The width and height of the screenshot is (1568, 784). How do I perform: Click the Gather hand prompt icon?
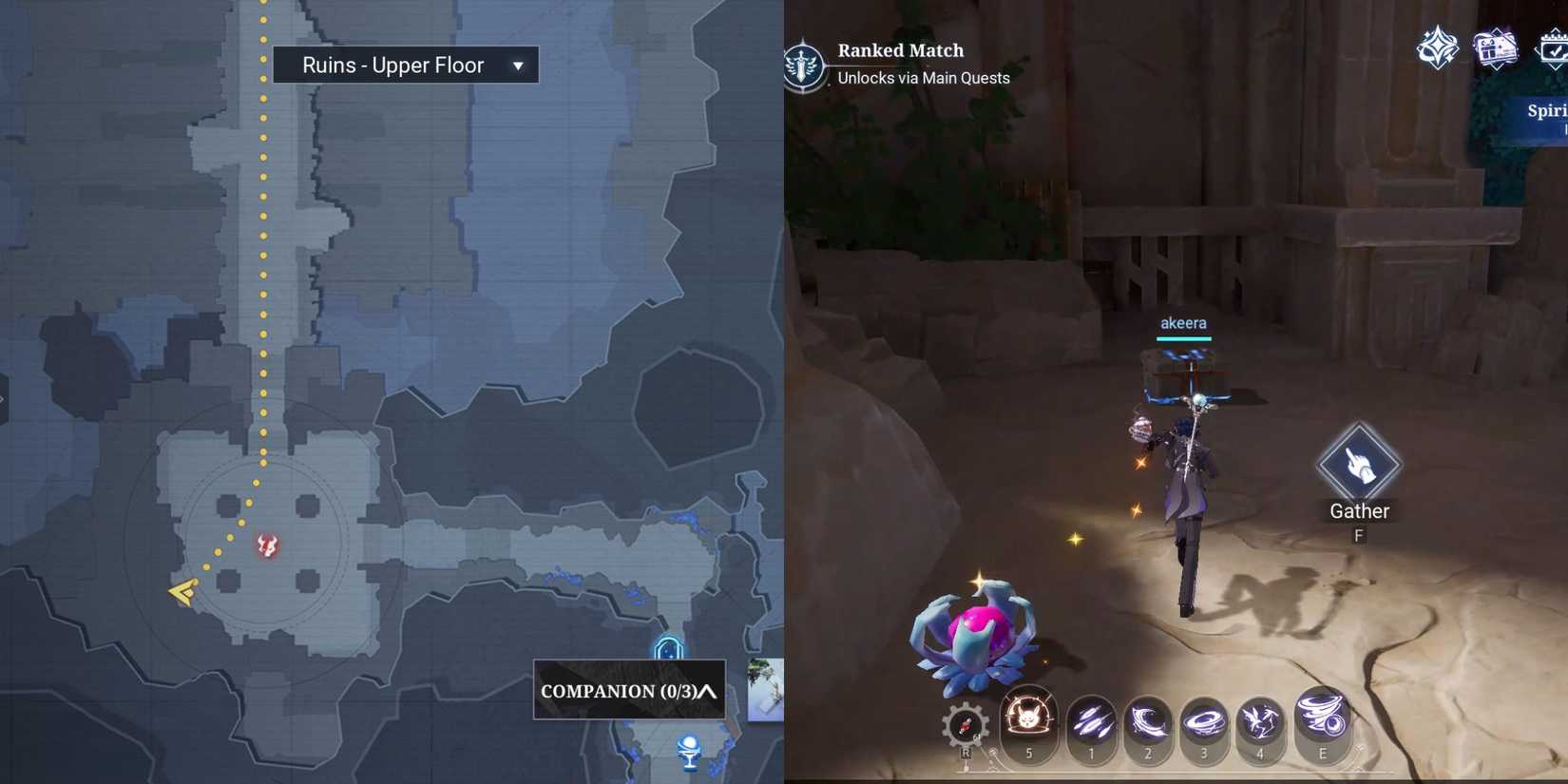[x=1359, y=462]
